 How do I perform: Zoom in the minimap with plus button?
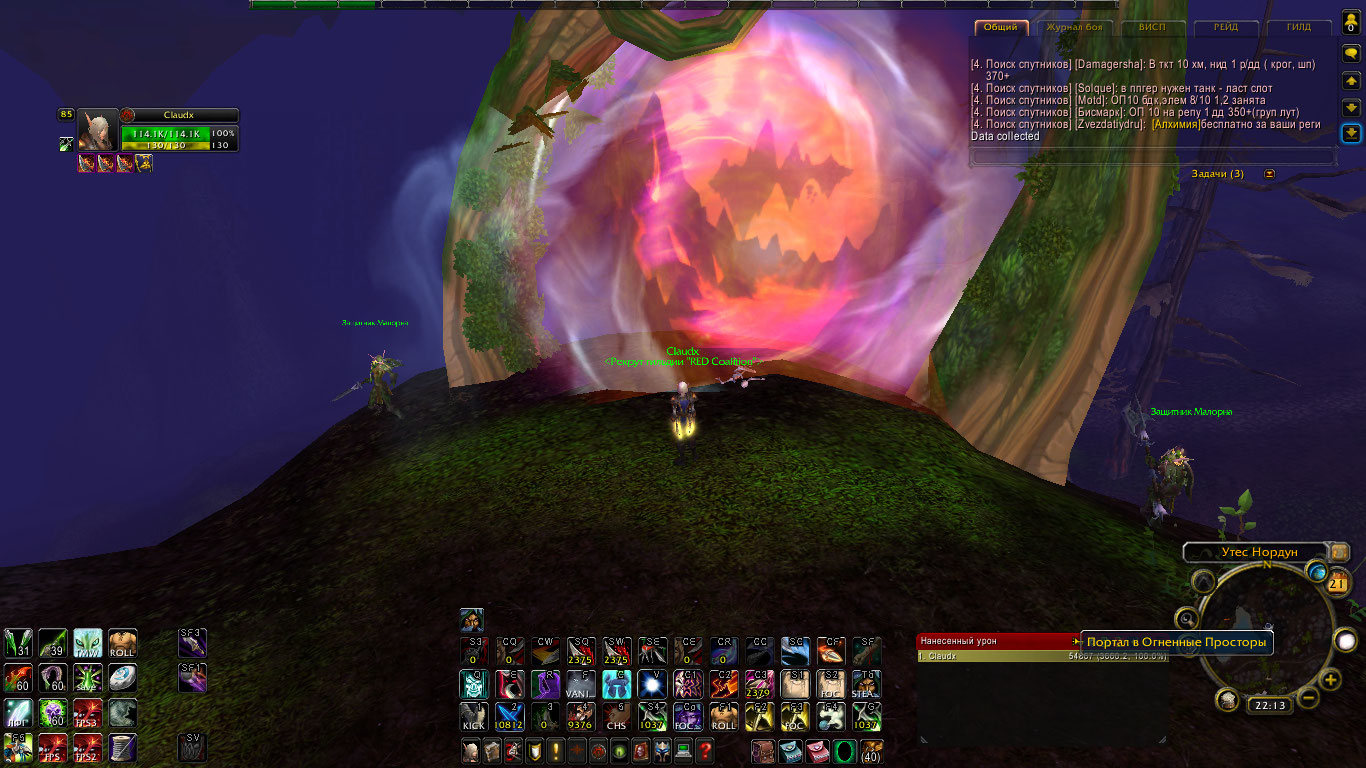click(x=1331, y=680)
